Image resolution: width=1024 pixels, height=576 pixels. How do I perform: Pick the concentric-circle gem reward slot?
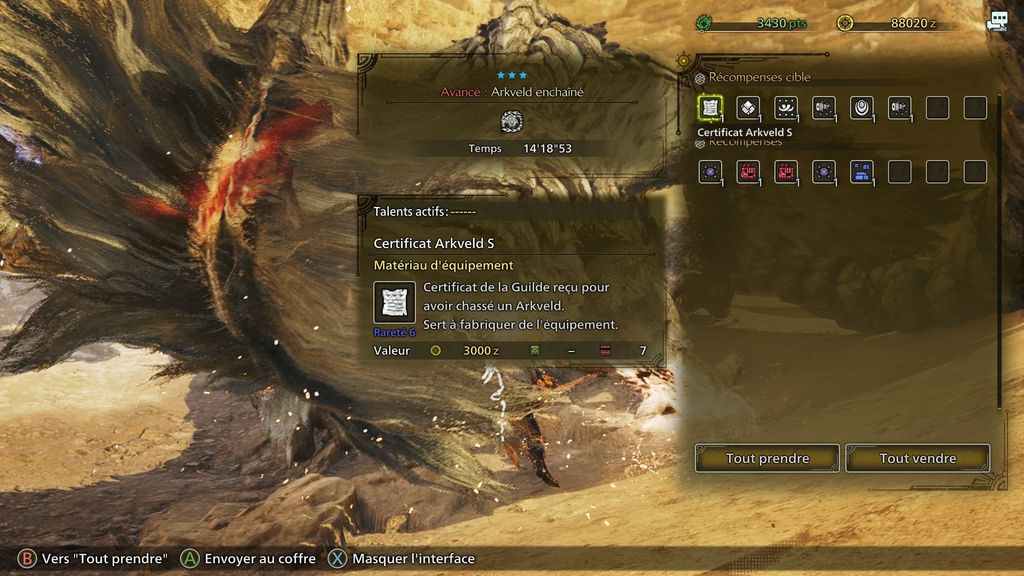[x=861, y=107]
